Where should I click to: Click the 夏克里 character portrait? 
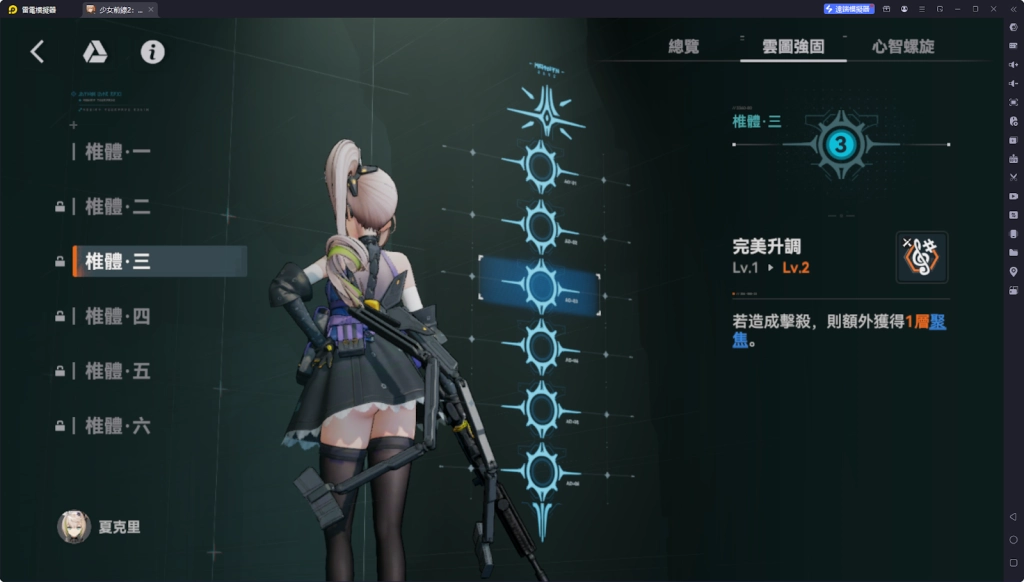pos(75,527)
